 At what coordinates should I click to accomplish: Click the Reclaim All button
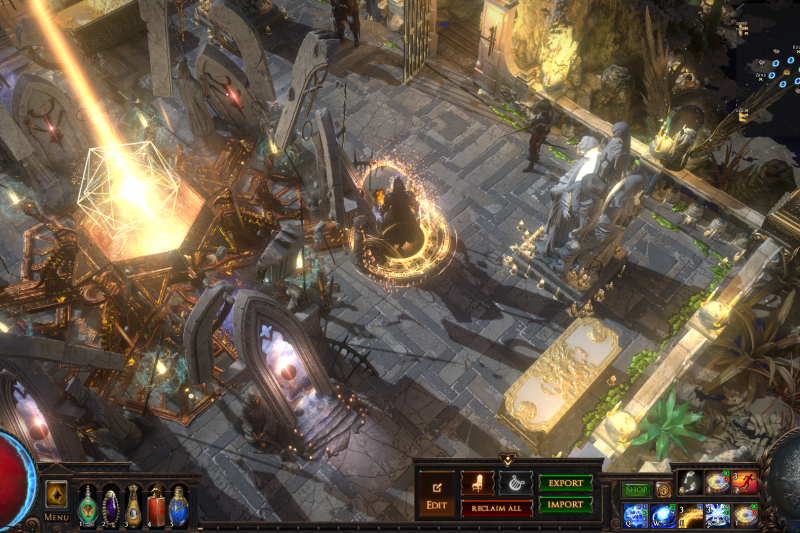[496, 508]
